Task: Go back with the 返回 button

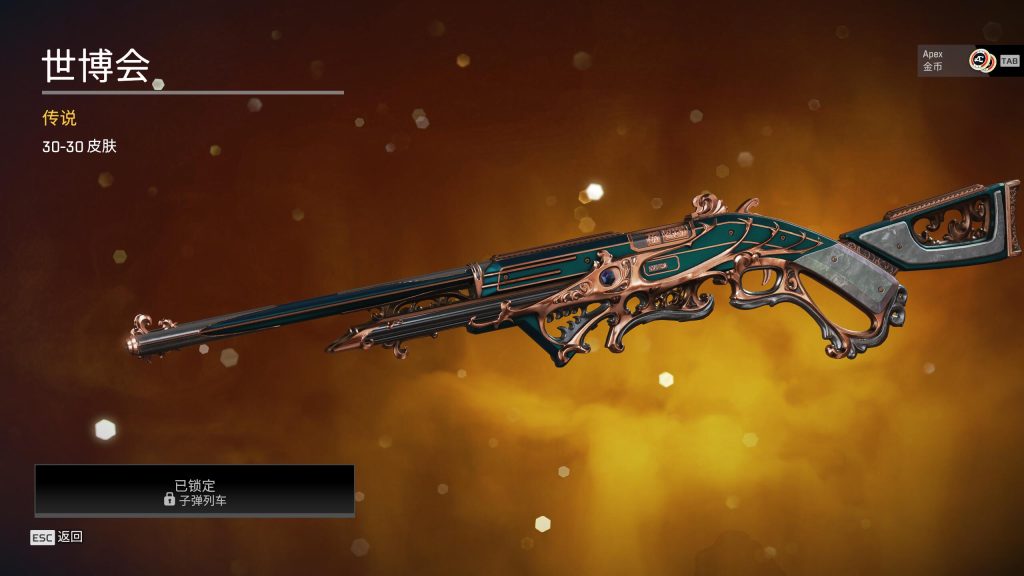Action: (x=57, y=537)
